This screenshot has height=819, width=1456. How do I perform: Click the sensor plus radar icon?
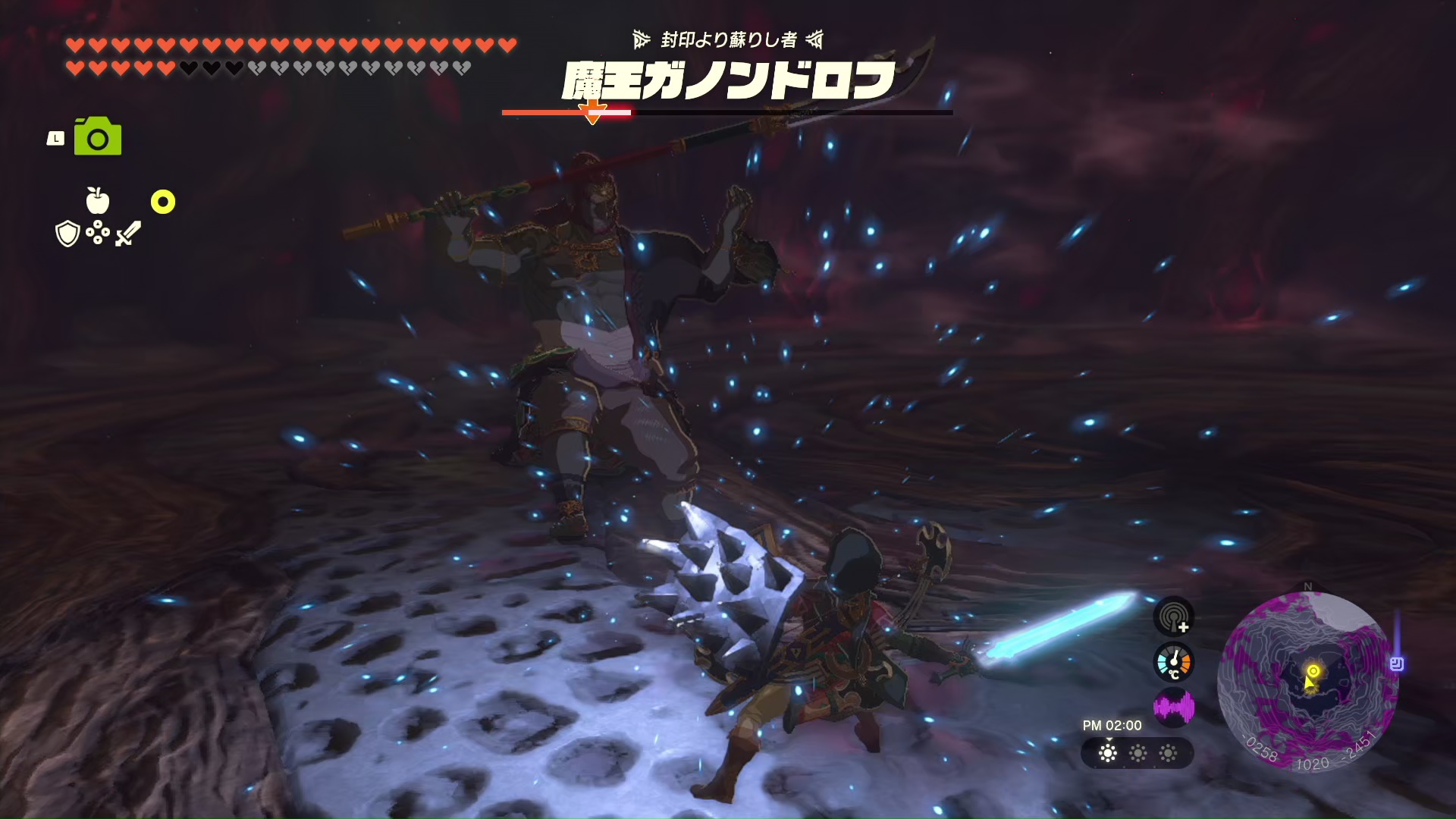[1174, 617]
